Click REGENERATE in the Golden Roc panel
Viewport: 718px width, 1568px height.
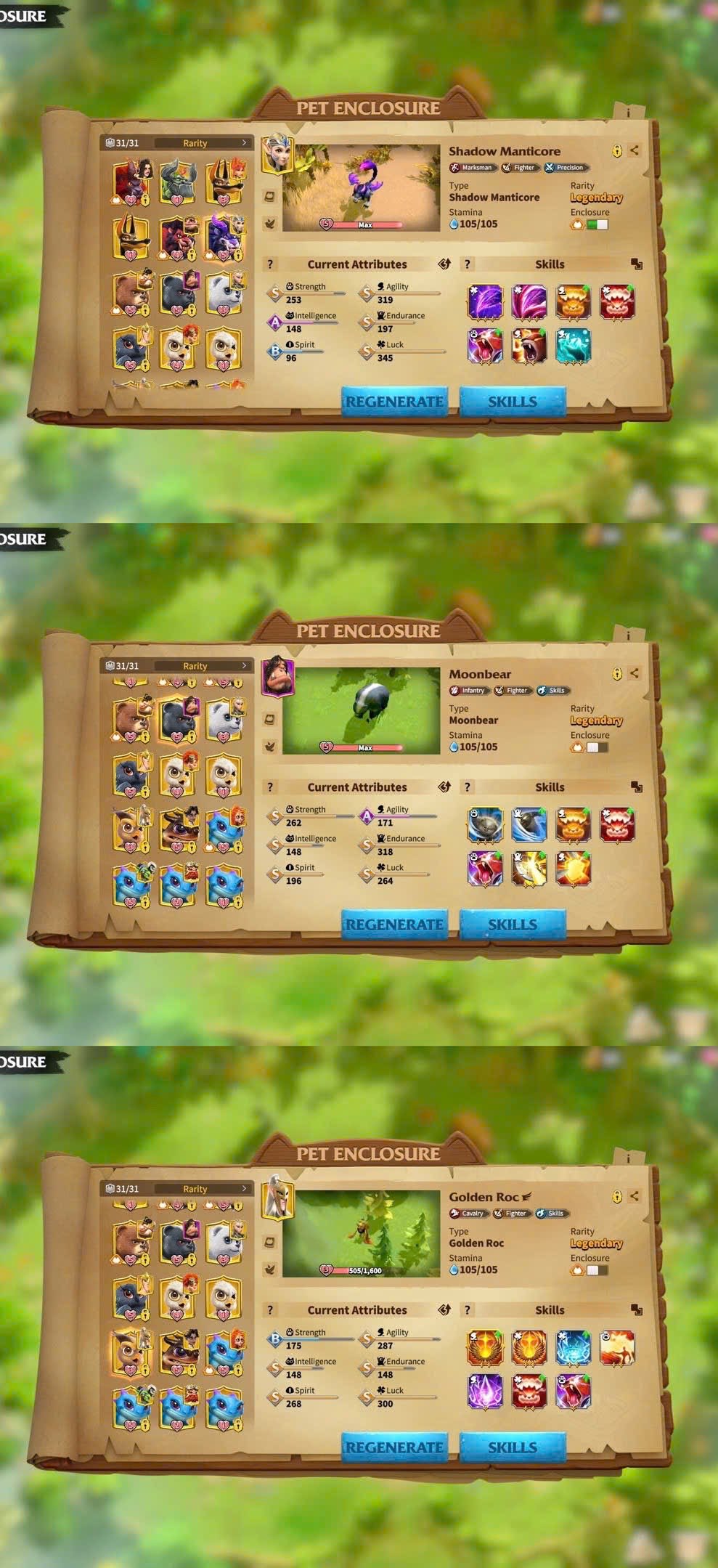394,1447
